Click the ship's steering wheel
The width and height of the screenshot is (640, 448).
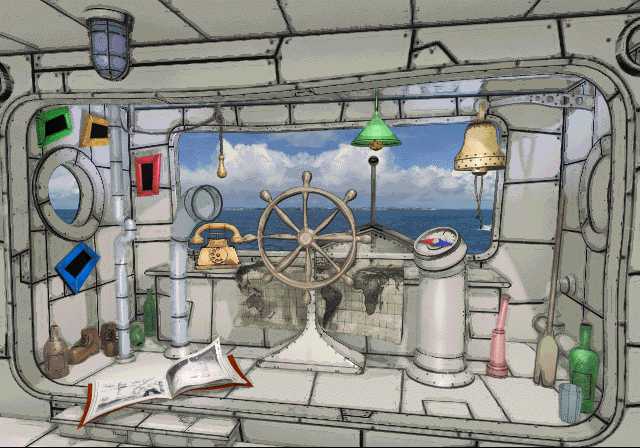(x=307, y=237)
